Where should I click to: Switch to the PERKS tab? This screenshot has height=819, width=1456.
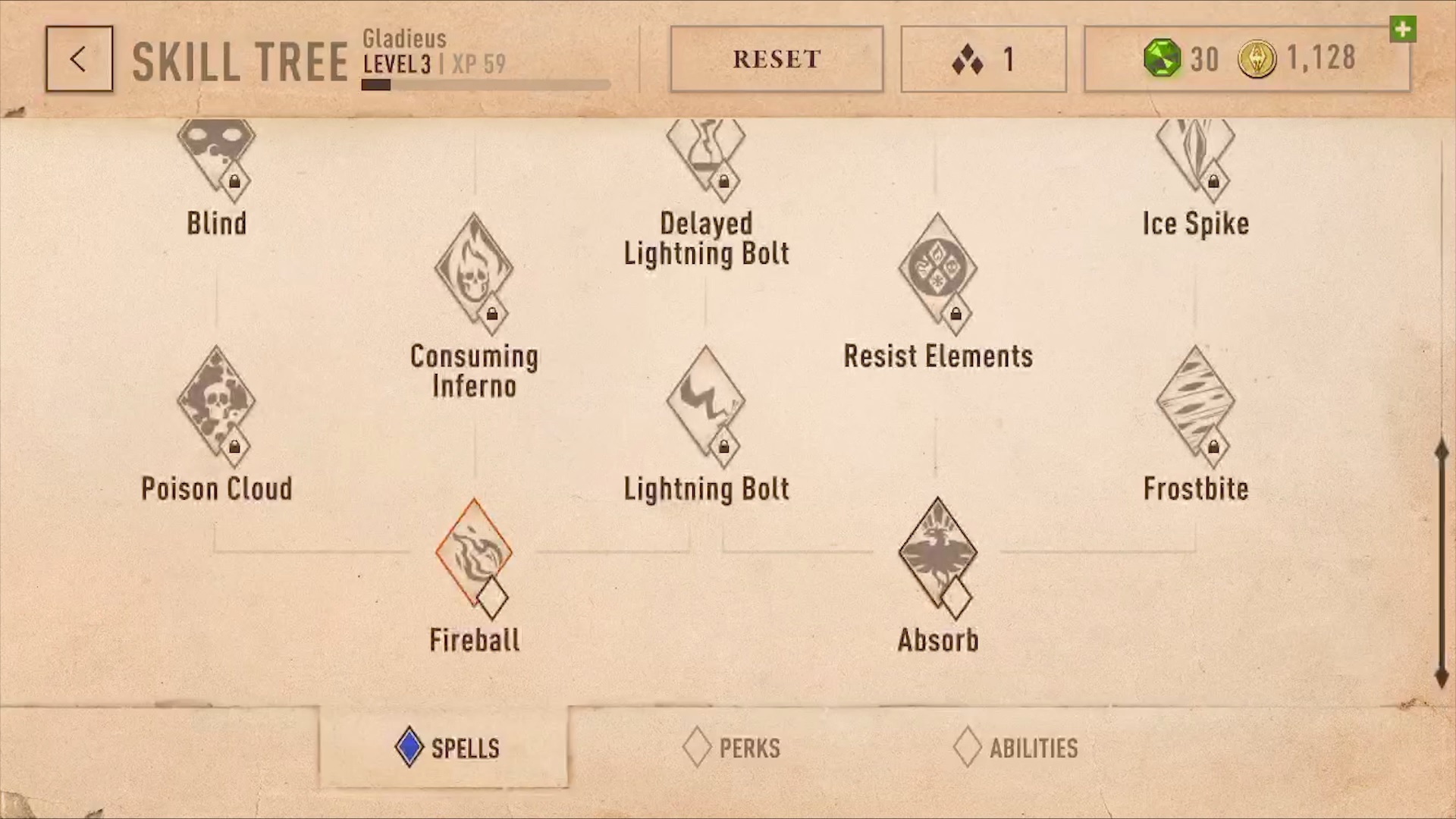pos(730,748)
